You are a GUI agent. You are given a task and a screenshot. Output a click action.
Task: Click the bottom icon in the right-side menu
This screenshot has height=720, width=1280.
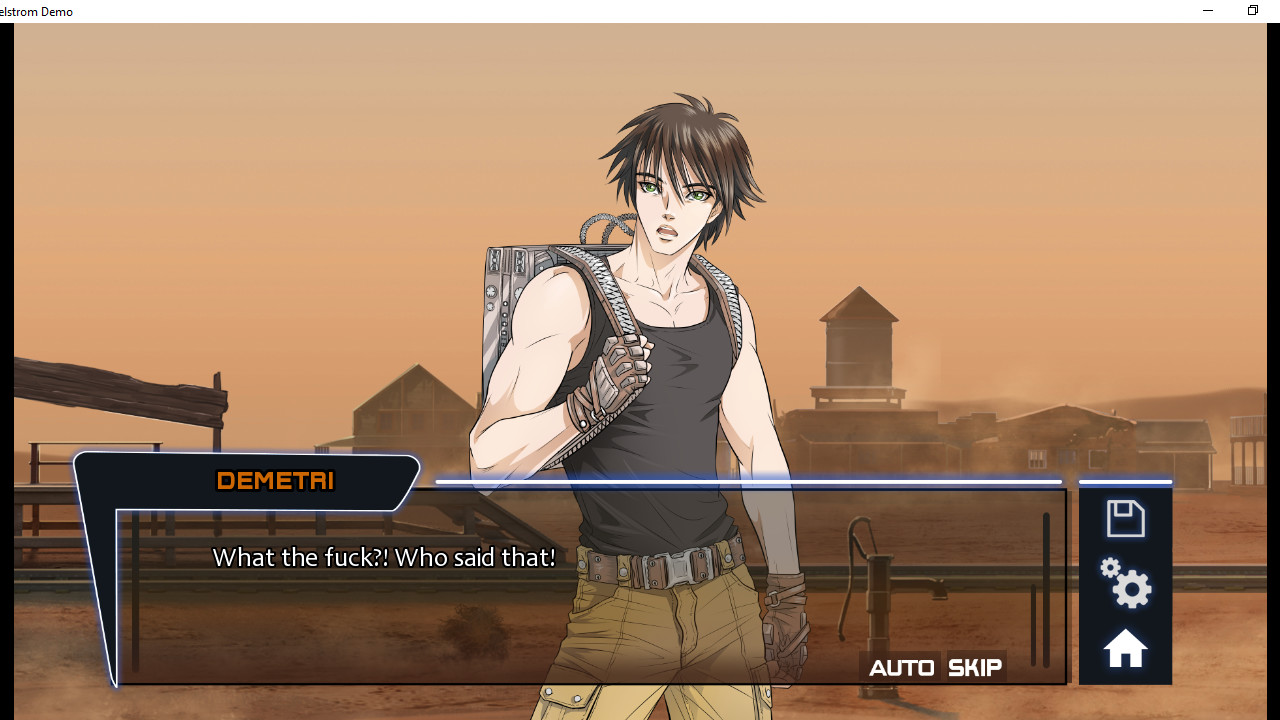pos(1125,648)
